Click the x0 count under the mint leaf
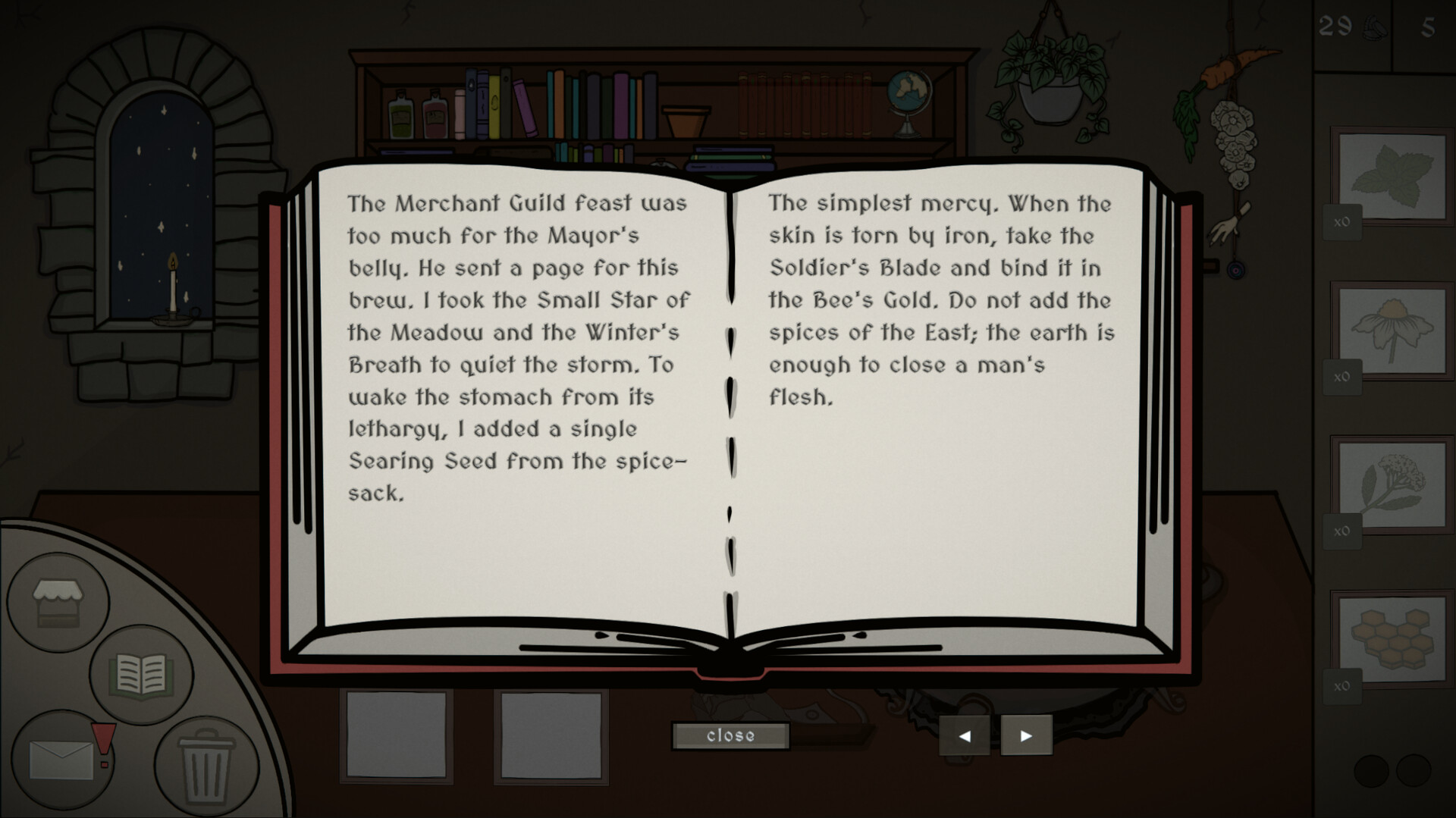 pyautogui.click(x=1341, y=223)
